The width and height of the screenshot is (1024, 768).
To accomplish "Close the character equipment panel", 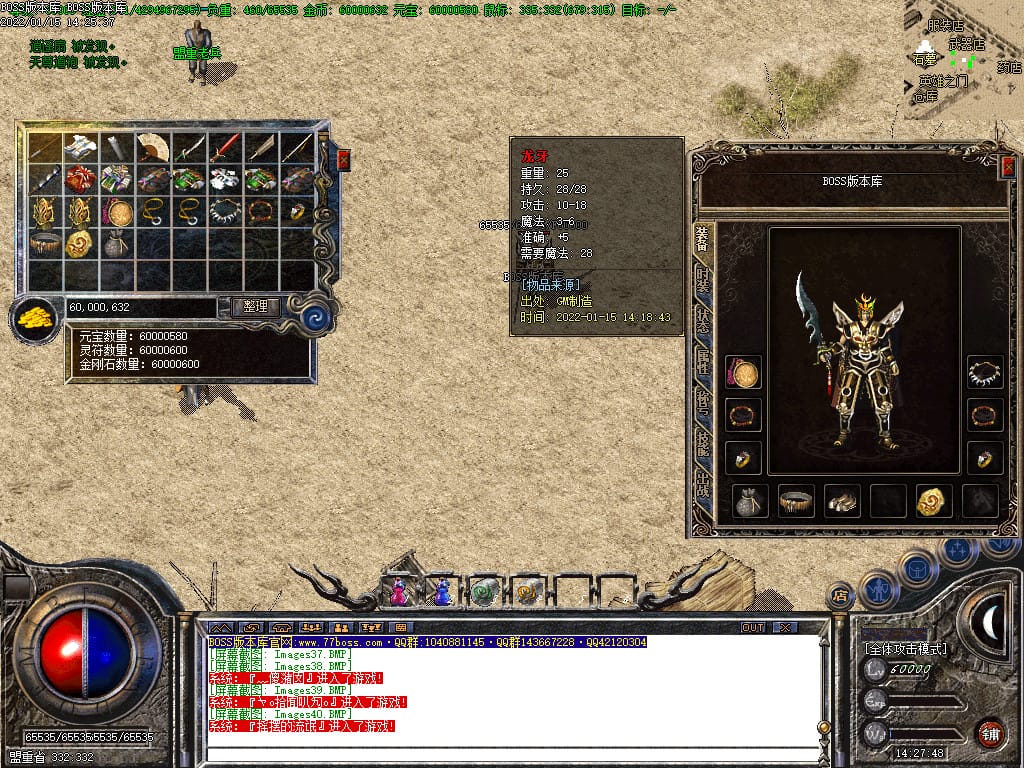I will point(1007,168).
